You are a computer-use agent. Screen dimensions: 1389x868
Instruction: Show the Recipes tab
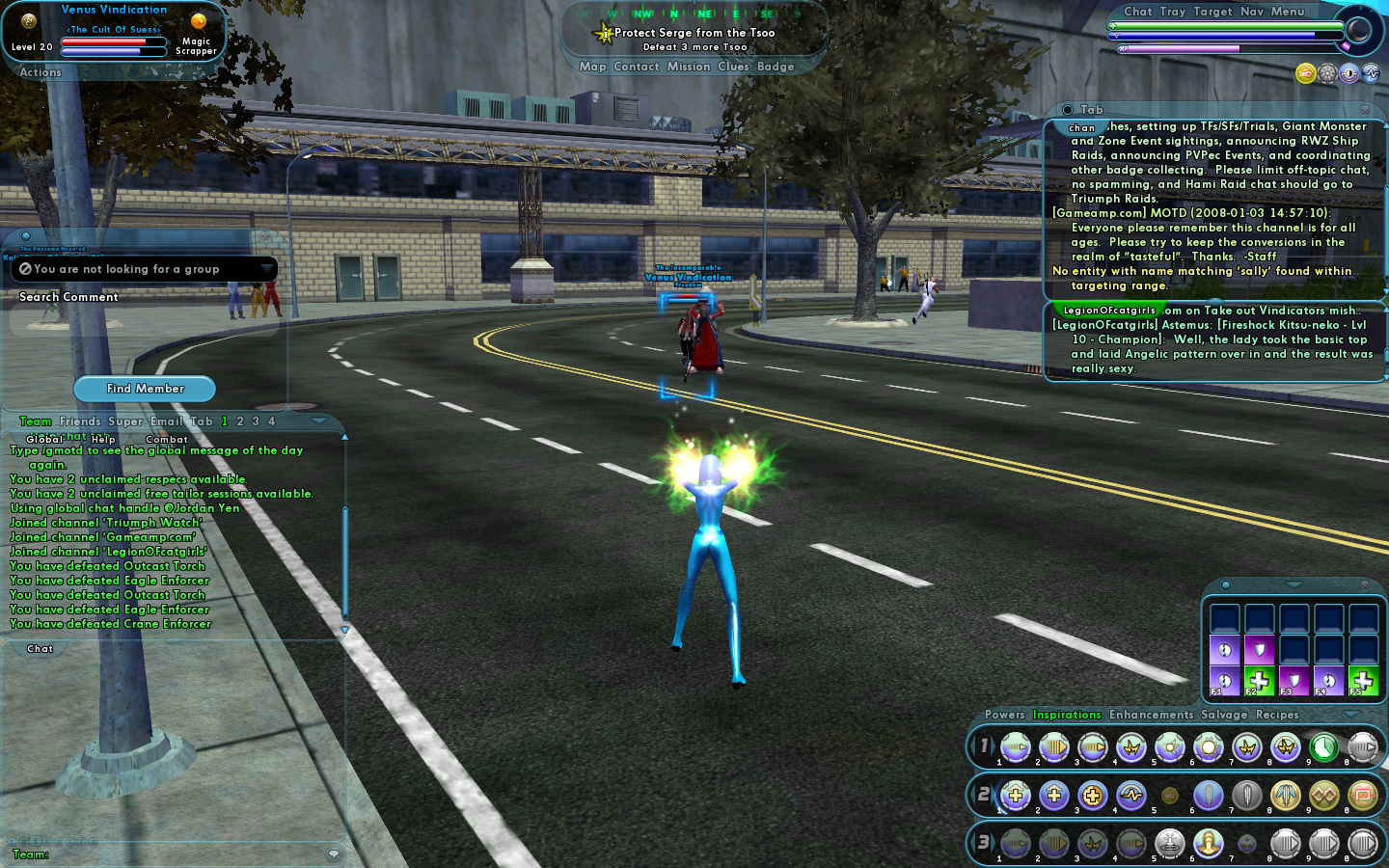point(1277,715)
